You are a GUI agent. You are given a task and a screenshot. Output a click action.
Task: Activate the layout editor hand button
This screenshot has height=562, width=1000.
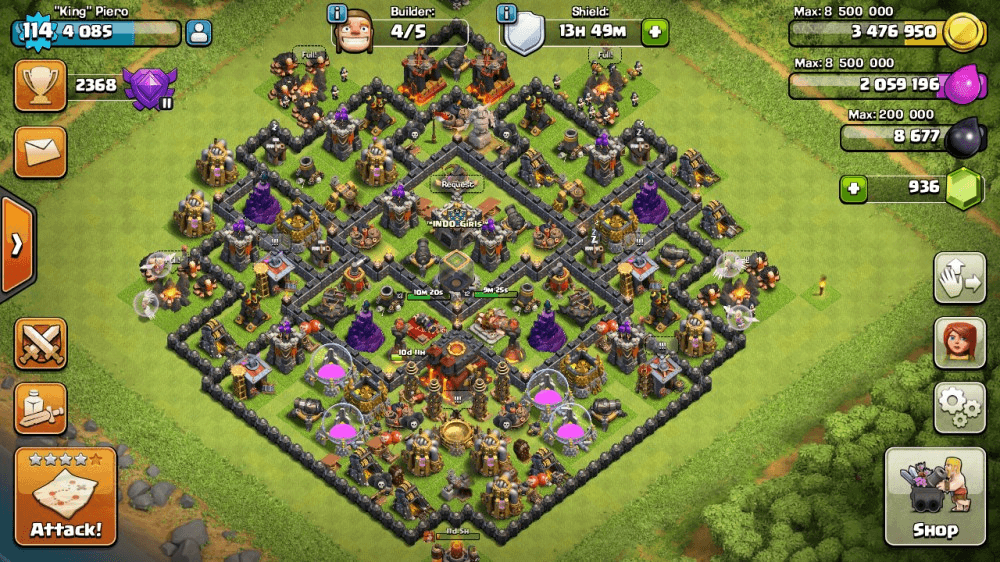(960, 277)
